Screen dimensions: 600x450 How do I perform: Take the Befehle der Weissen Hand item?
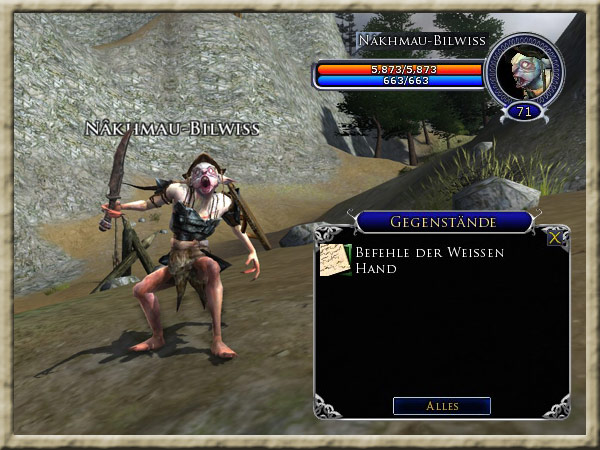(x=336, y=260)
